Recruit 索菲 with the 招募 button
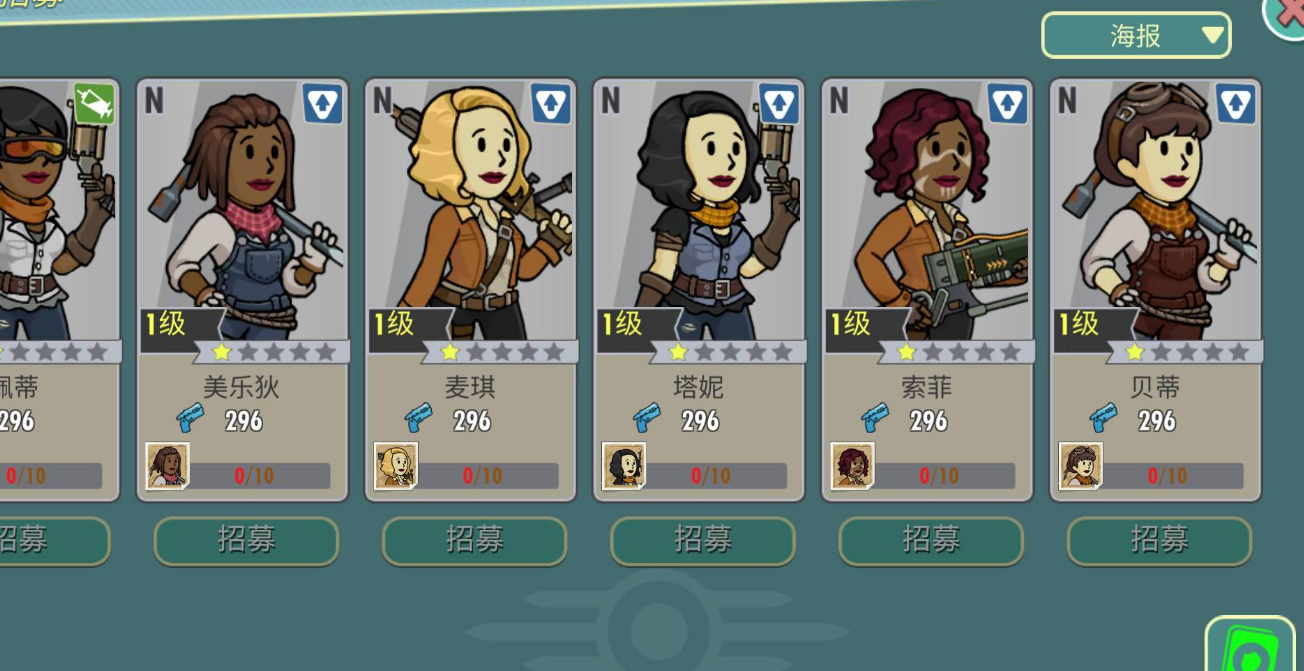 point(931,541)
